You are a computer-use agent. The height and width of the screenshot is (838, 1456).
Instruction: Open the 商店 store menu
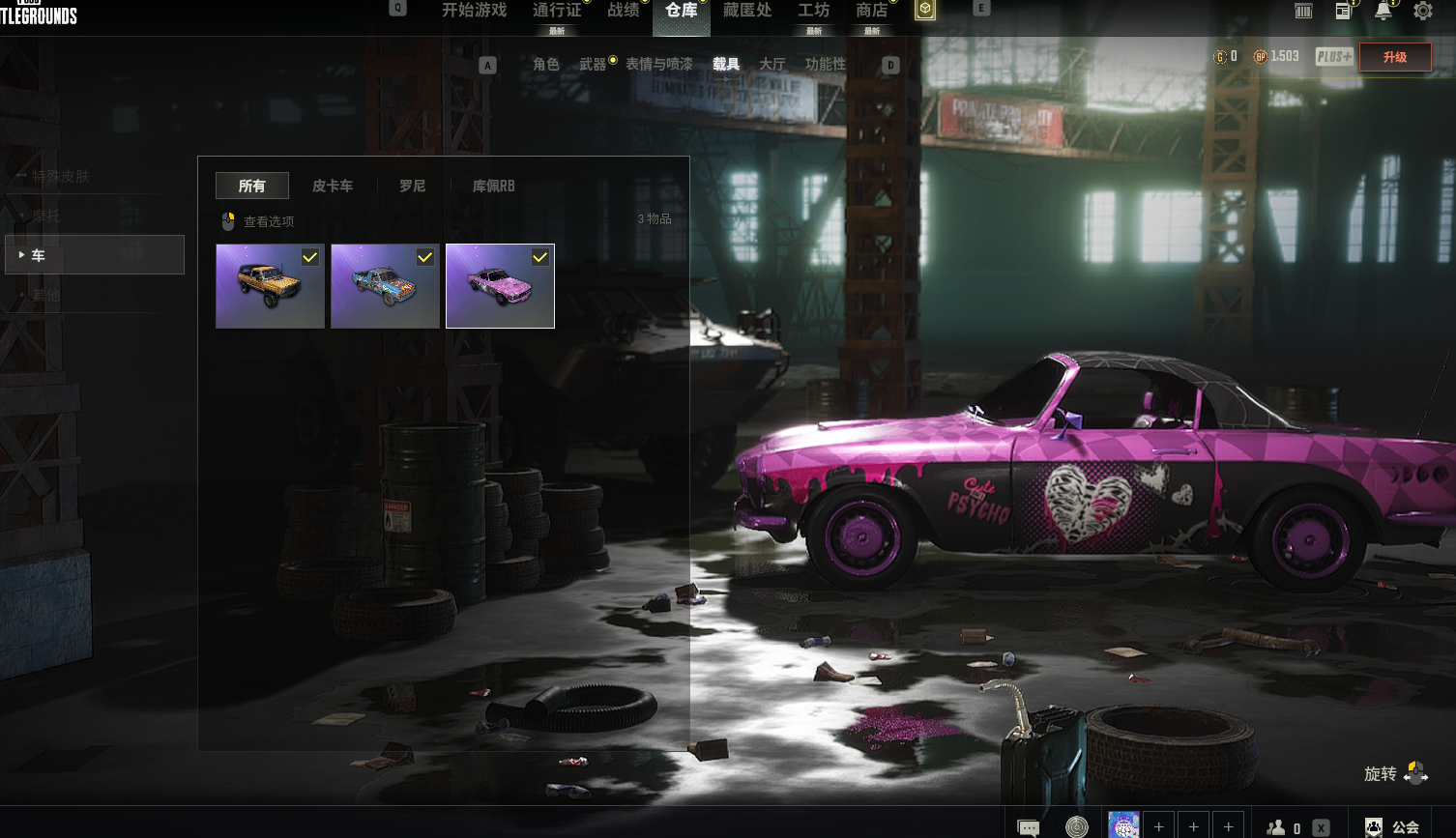pyautogui.click(x=871, y=11)
